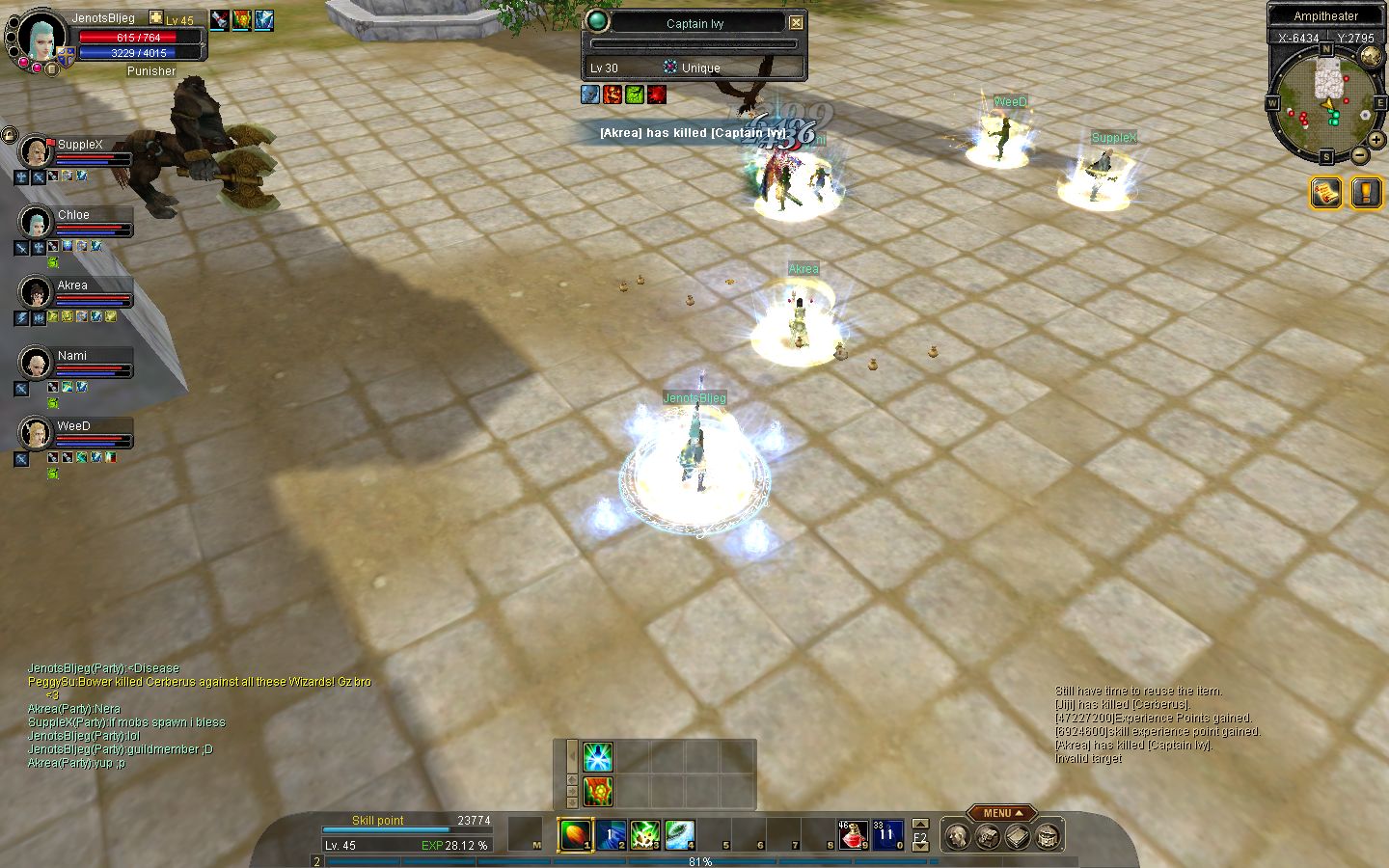Select party member SuppleX's portrait
Viewport: 1389px width, 868px height.
coord(36,152)
